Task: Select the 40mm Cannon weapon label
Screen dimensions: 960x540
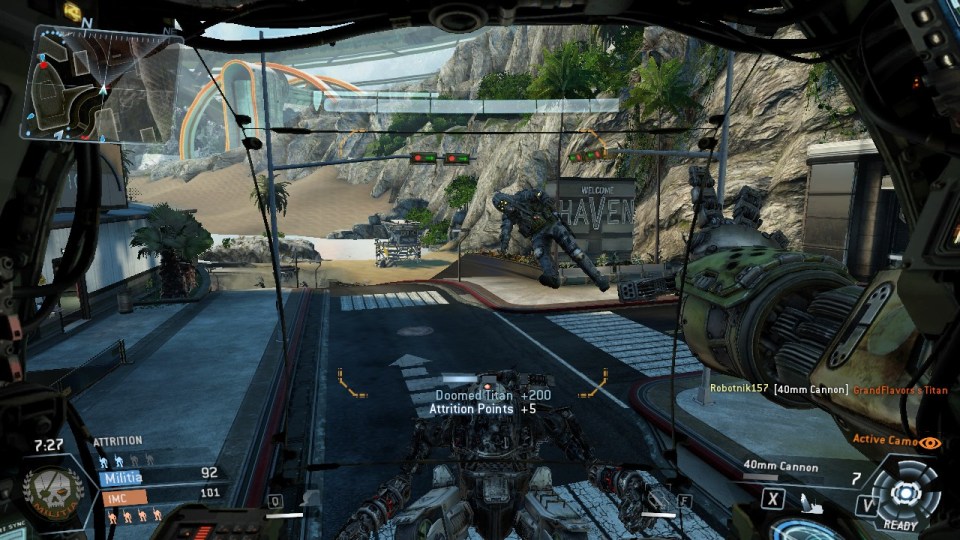Action: (x=781, y=467)
